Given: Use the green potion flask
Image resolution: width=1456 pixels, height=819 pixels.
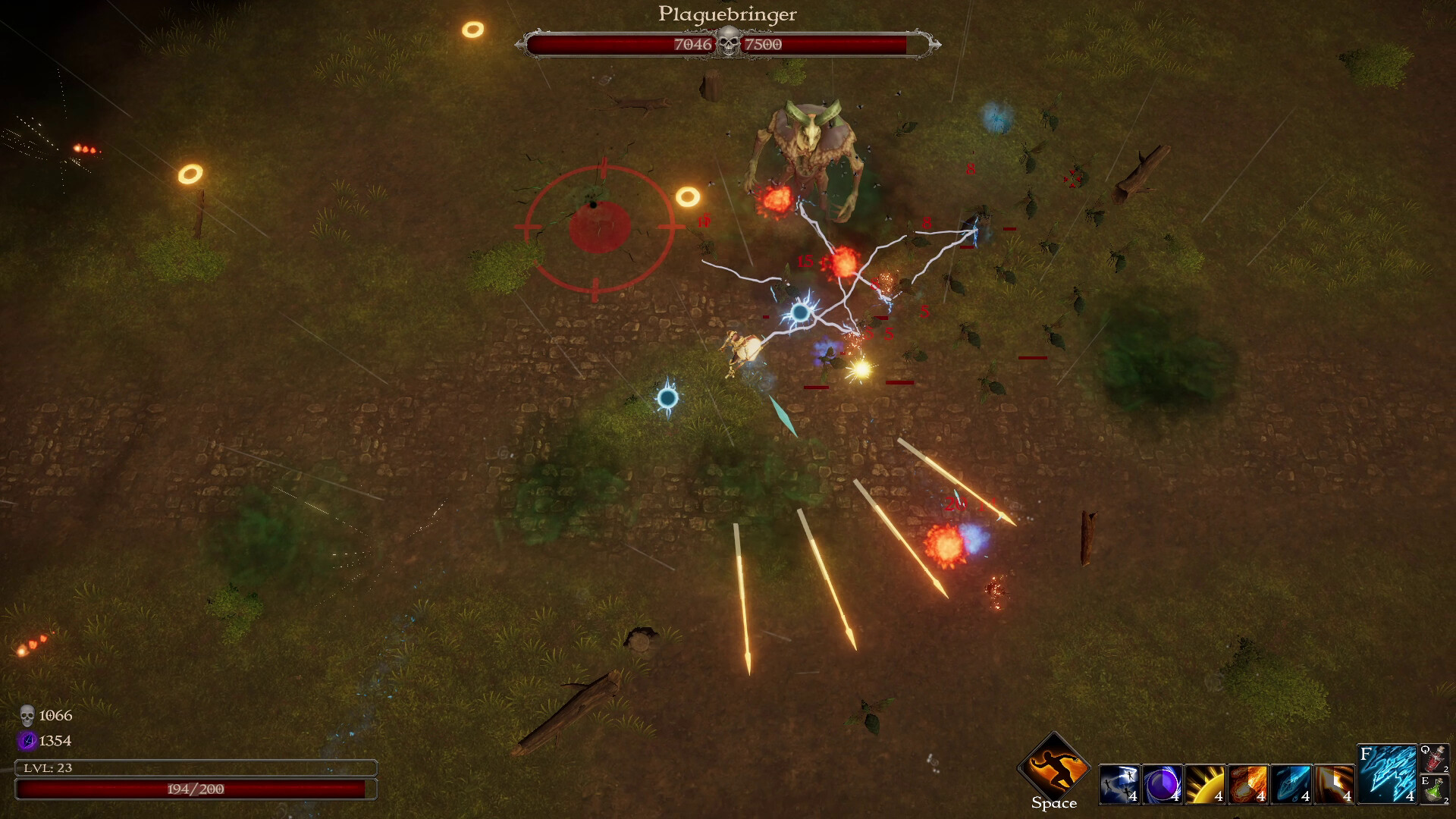Looking at the screenshot, I should [x=1435, y=789].
